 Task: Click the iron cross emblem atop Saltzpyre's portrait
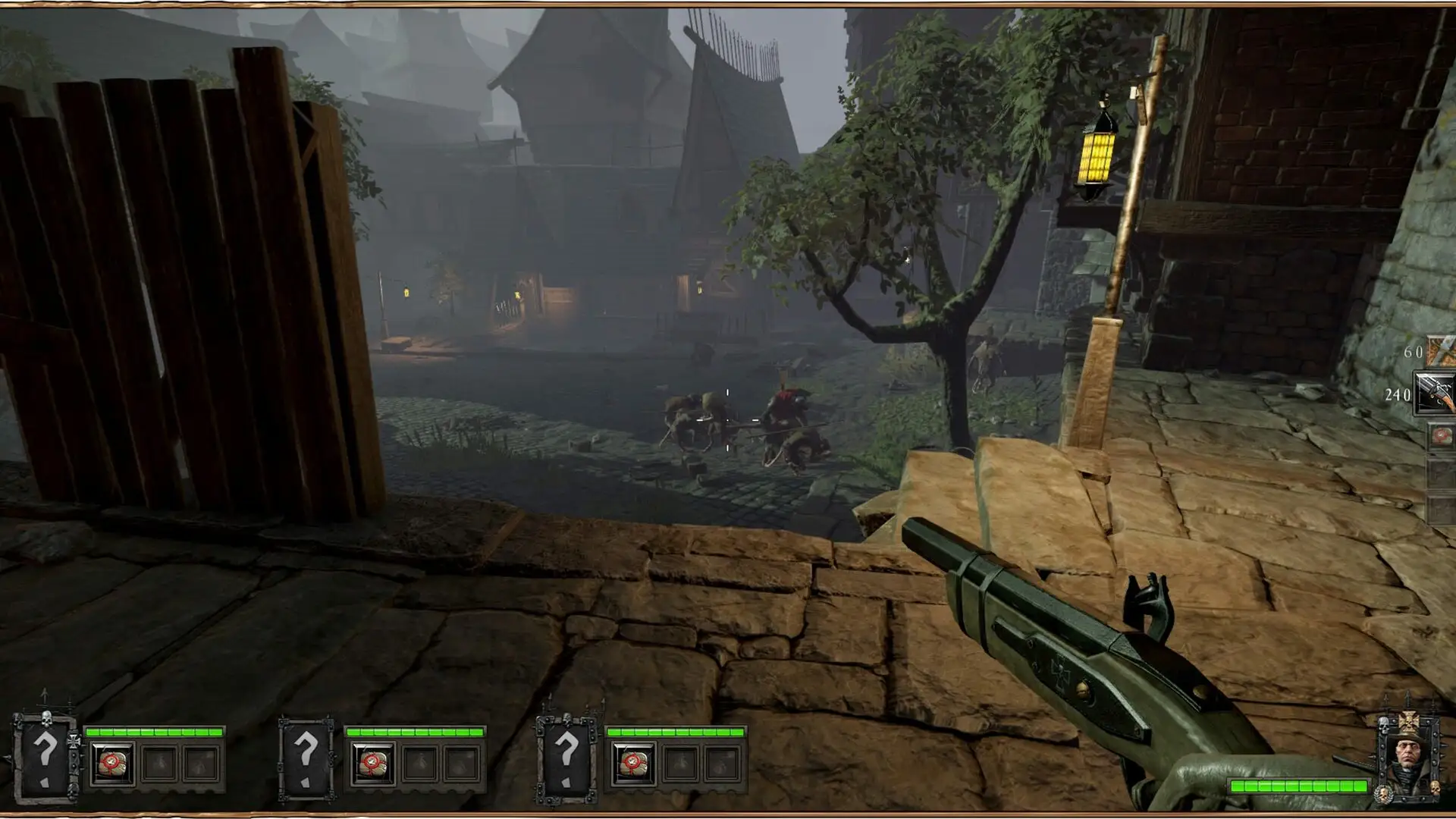point(1408,722)
